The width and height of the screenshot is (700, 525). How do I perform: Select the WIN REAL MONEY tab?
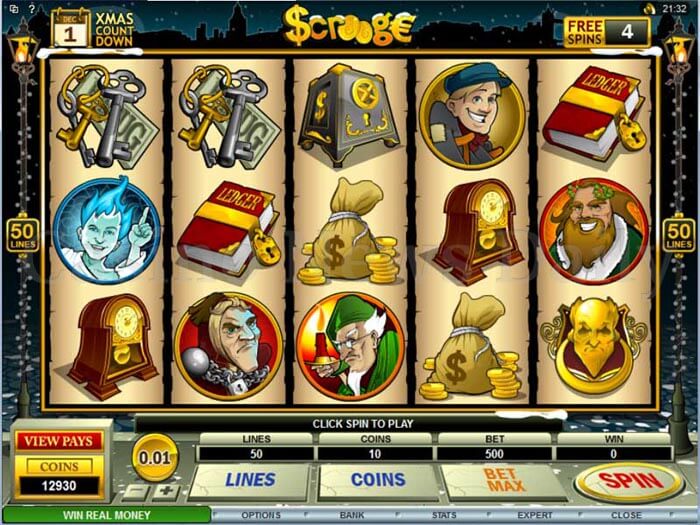pos(105,516)
